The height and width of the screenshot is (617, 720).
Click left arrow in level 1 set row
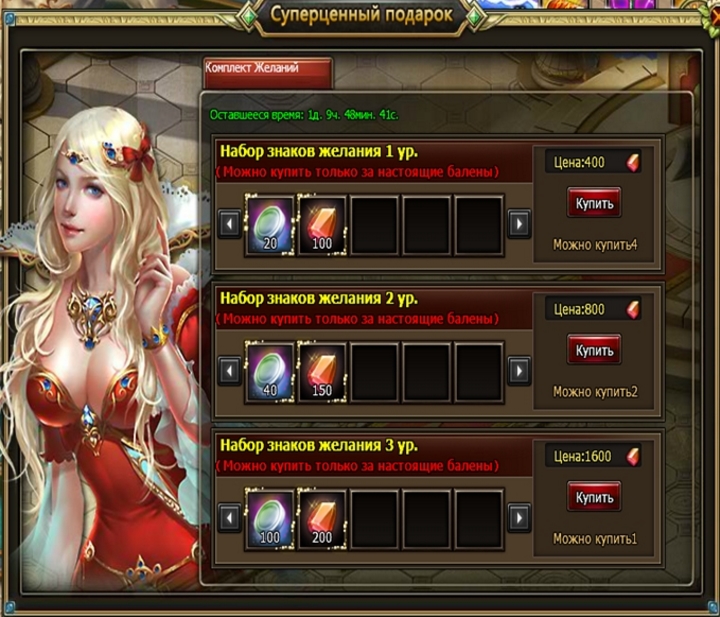coord(229,223)
